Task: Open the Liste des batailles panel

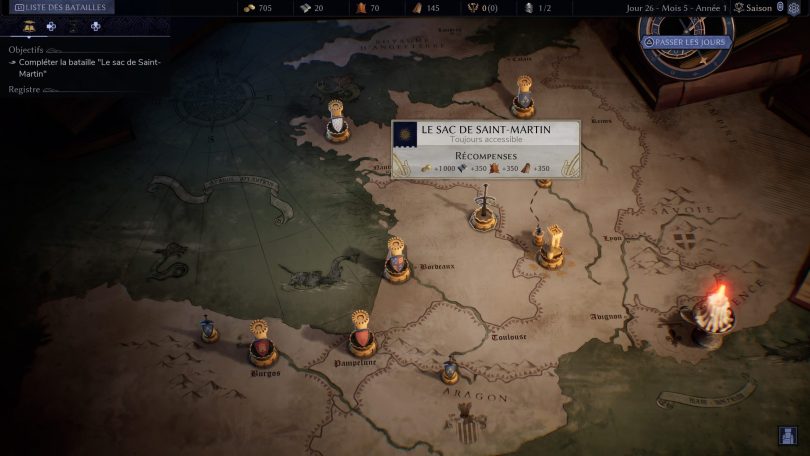Action: click(x=58, y=7)
